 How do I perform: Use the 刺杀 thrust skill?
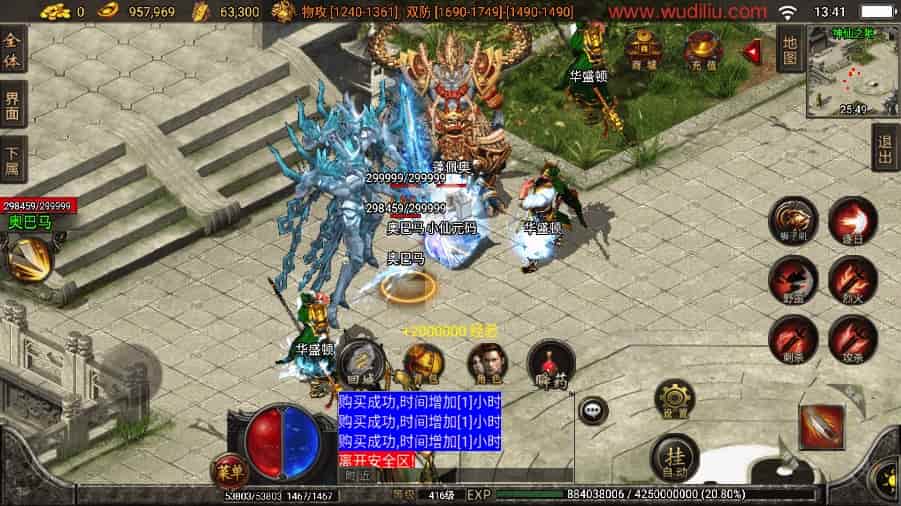coord(793,339)
